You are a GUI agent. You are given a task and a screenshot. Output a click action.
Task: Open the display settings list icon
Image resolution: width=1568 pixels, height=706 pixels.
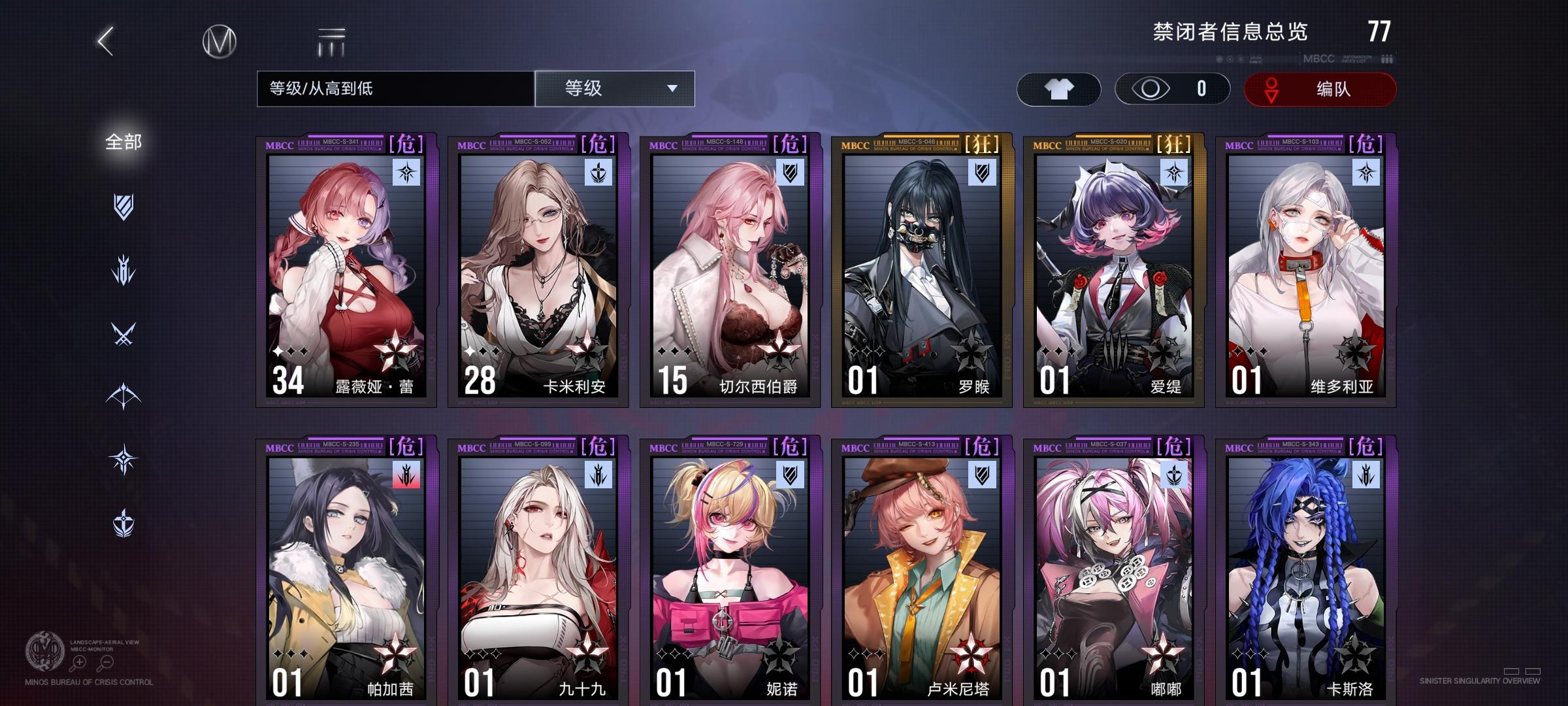tap(332, 41)
